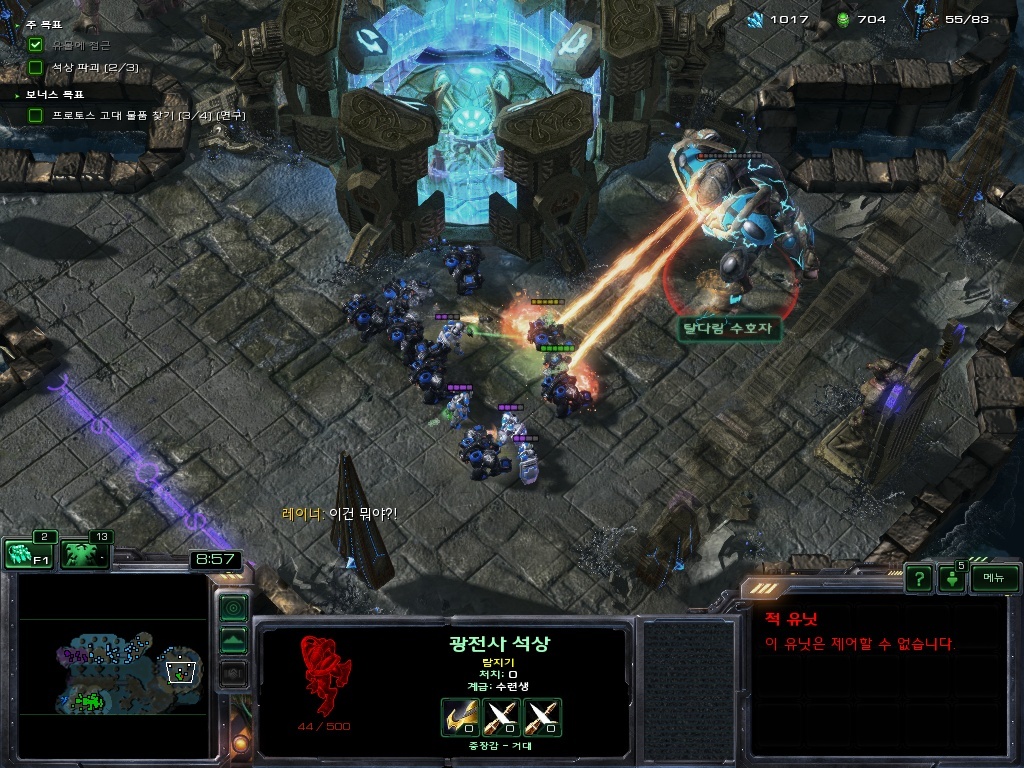Select the 프로토스 고대 물품 찾기 bonus objective

click(x=140, y=115)
